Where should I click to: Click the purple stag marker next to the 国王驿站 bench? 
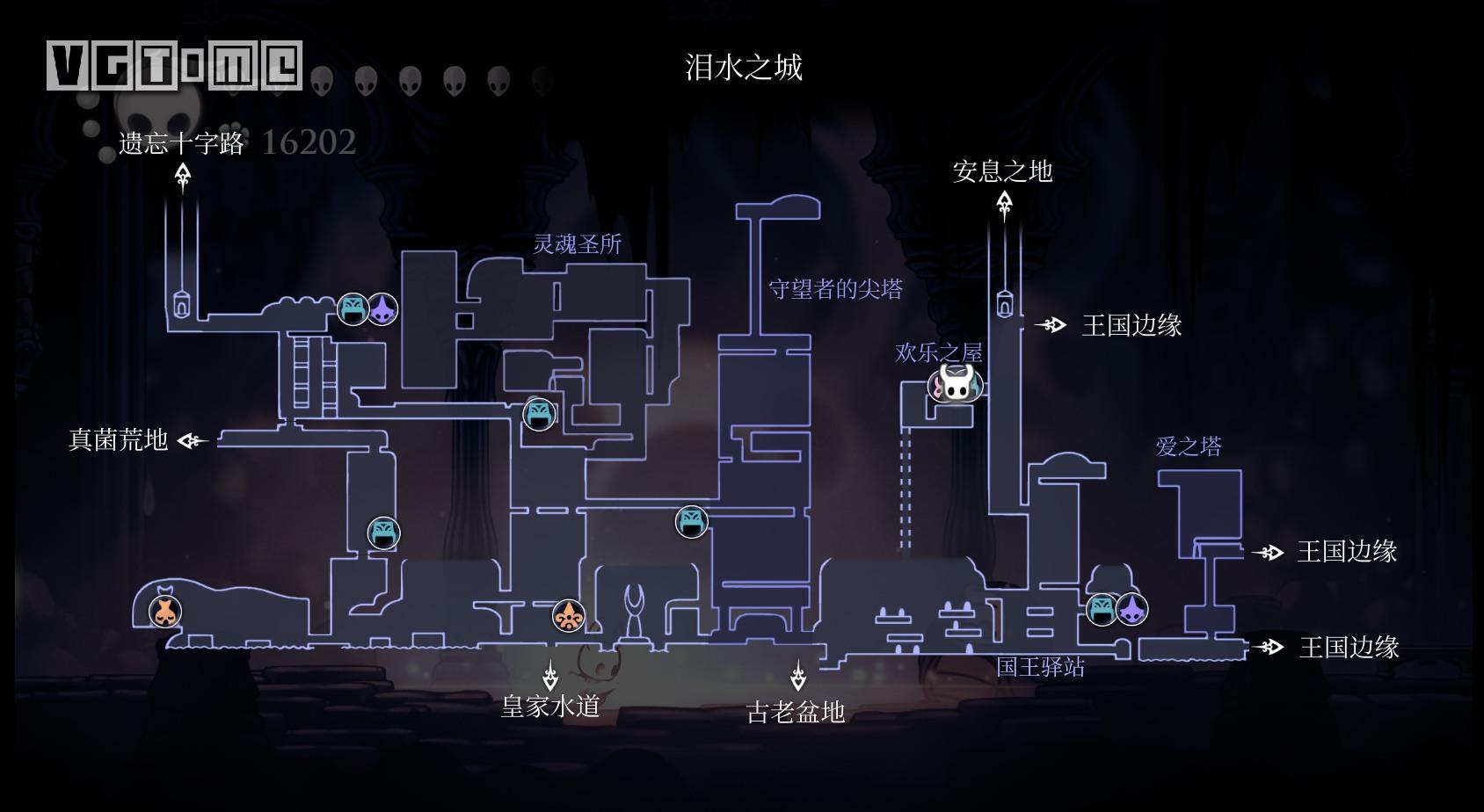coord(1134,608)
